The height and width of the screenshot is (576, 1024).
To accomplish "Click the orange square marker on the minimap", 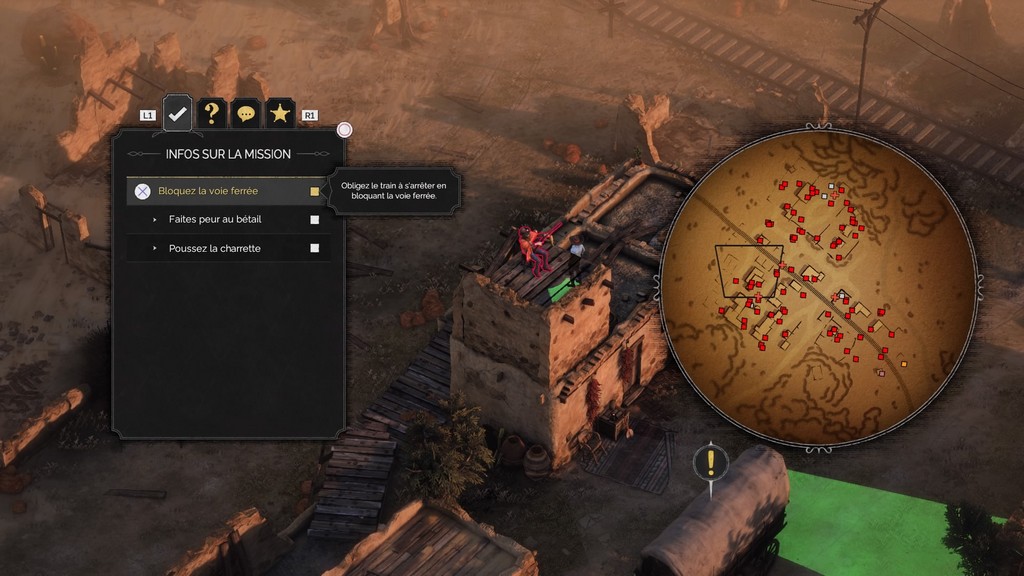I will coord(904,364).
